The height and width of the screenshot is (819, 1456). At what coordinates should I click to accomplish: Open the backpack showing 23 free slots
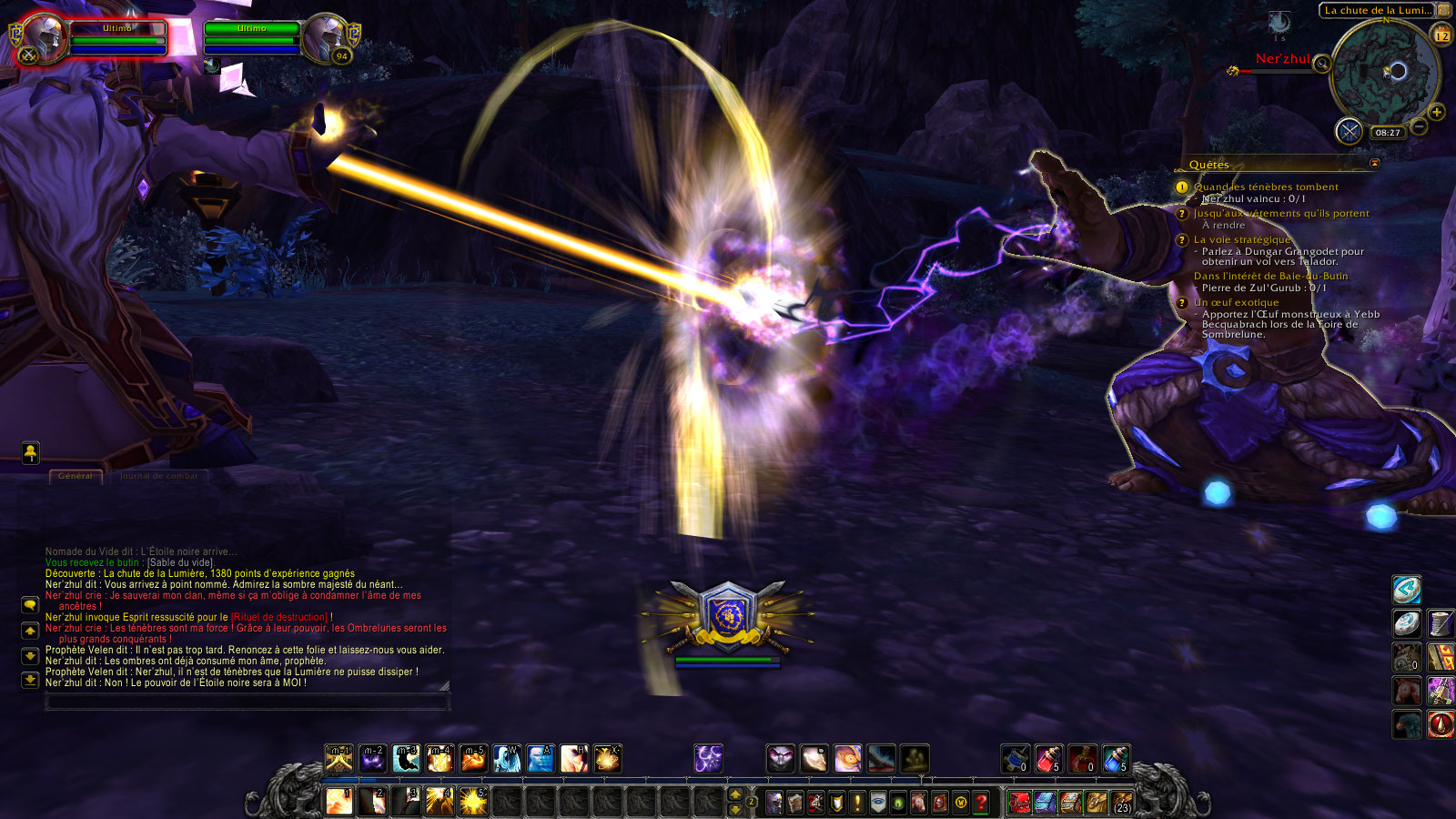coord(1122,802)
